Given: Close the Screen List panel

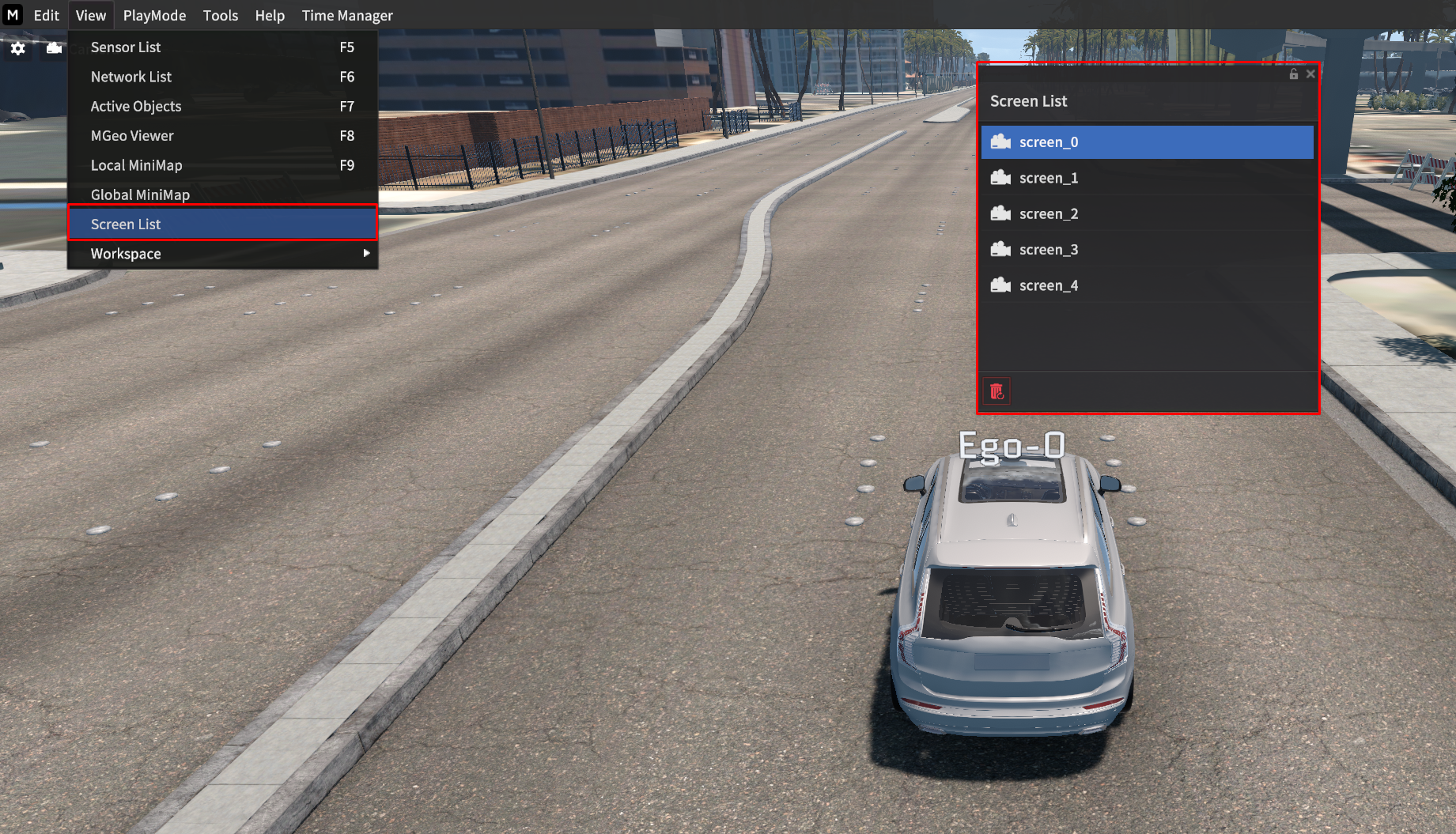Looking at the screenshot, I should point(1310,74).
